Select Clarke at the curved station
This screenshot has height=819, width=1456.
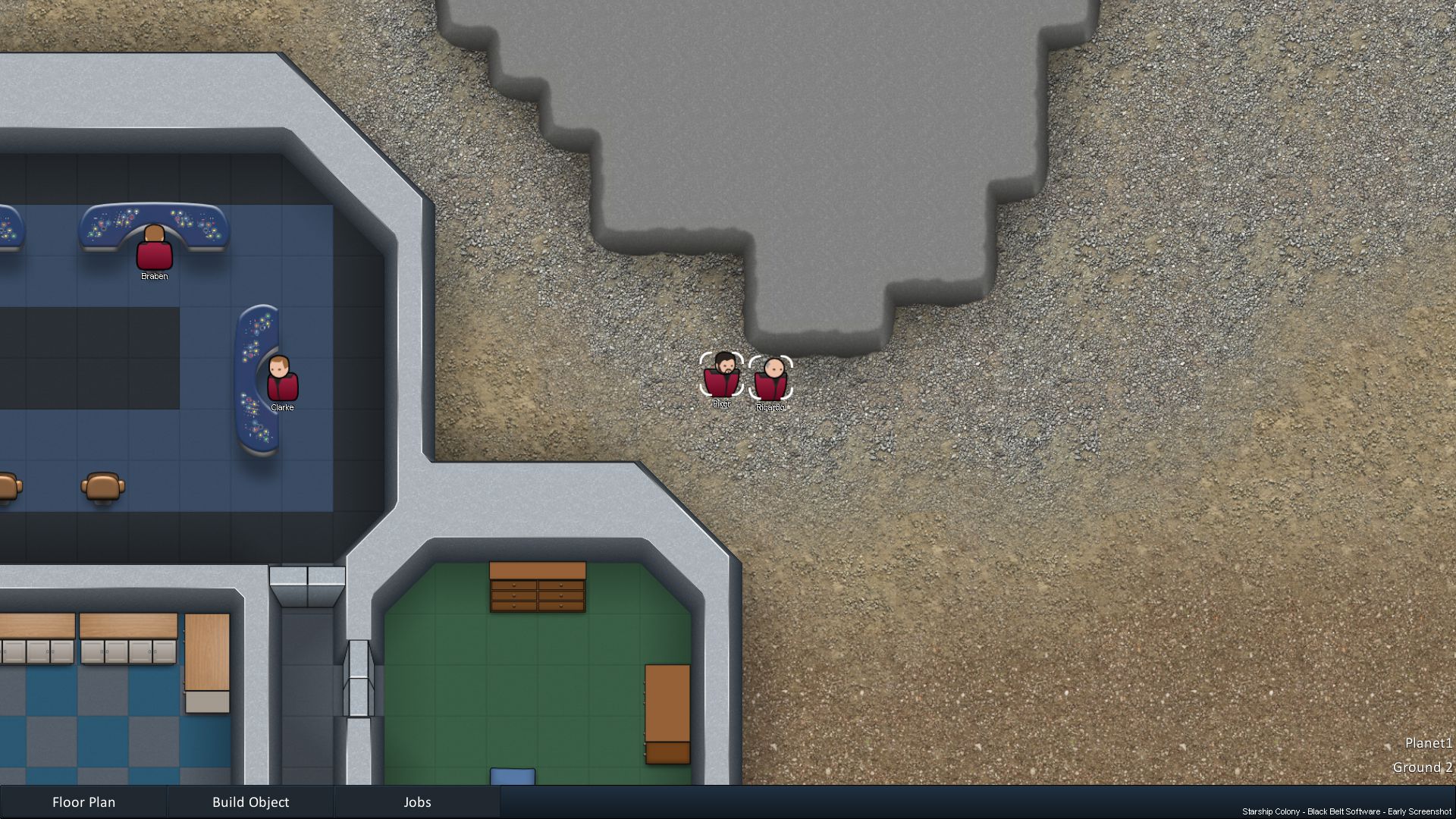pyautogui.click(x=281, y=383)
